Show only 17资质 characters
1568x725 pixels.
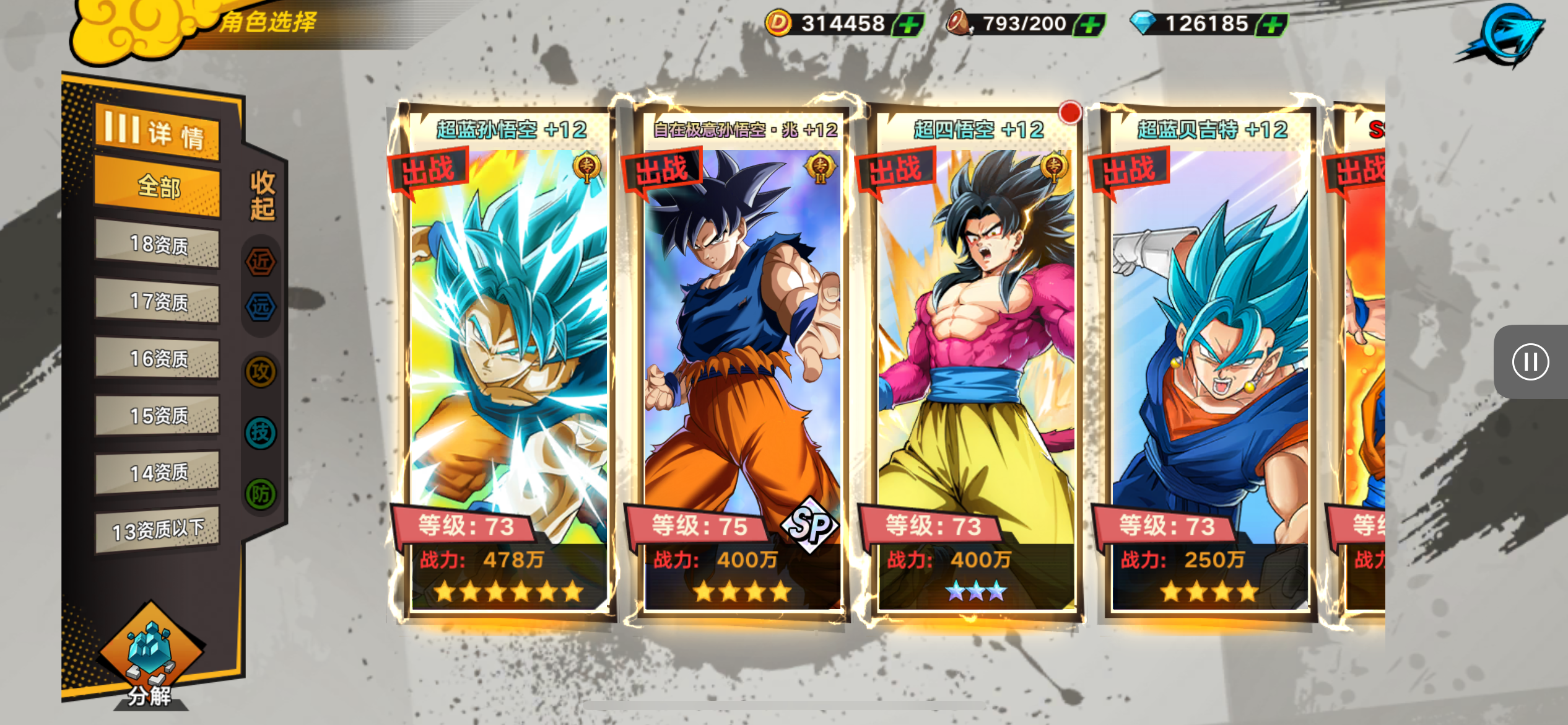pyautogui.click(x=157, y=302)
